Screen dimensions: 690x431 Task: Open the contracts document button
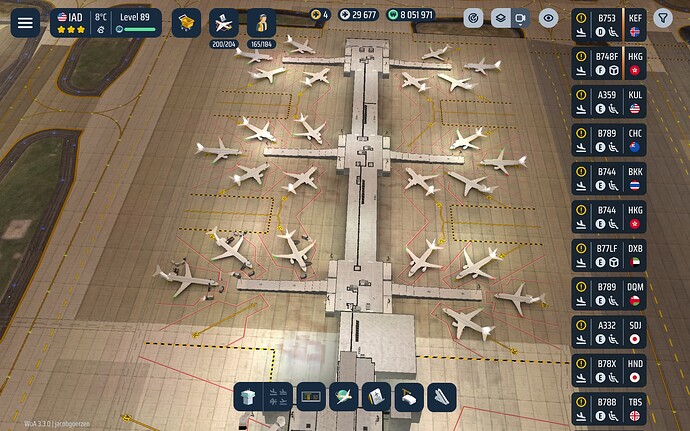(376, 397)
